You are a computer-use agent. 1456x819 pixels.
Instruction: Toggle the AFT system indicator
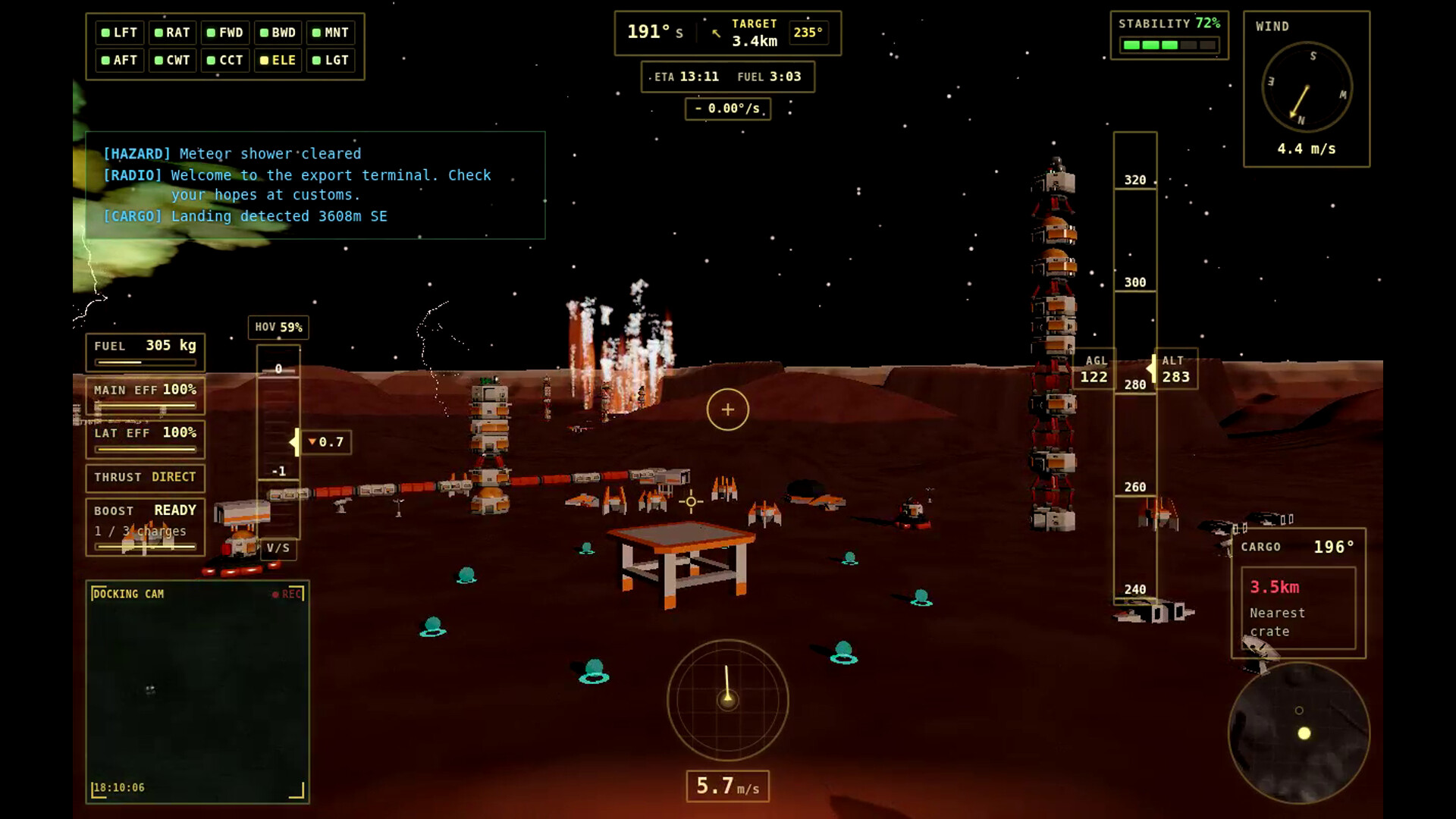[x=120, y=60]
